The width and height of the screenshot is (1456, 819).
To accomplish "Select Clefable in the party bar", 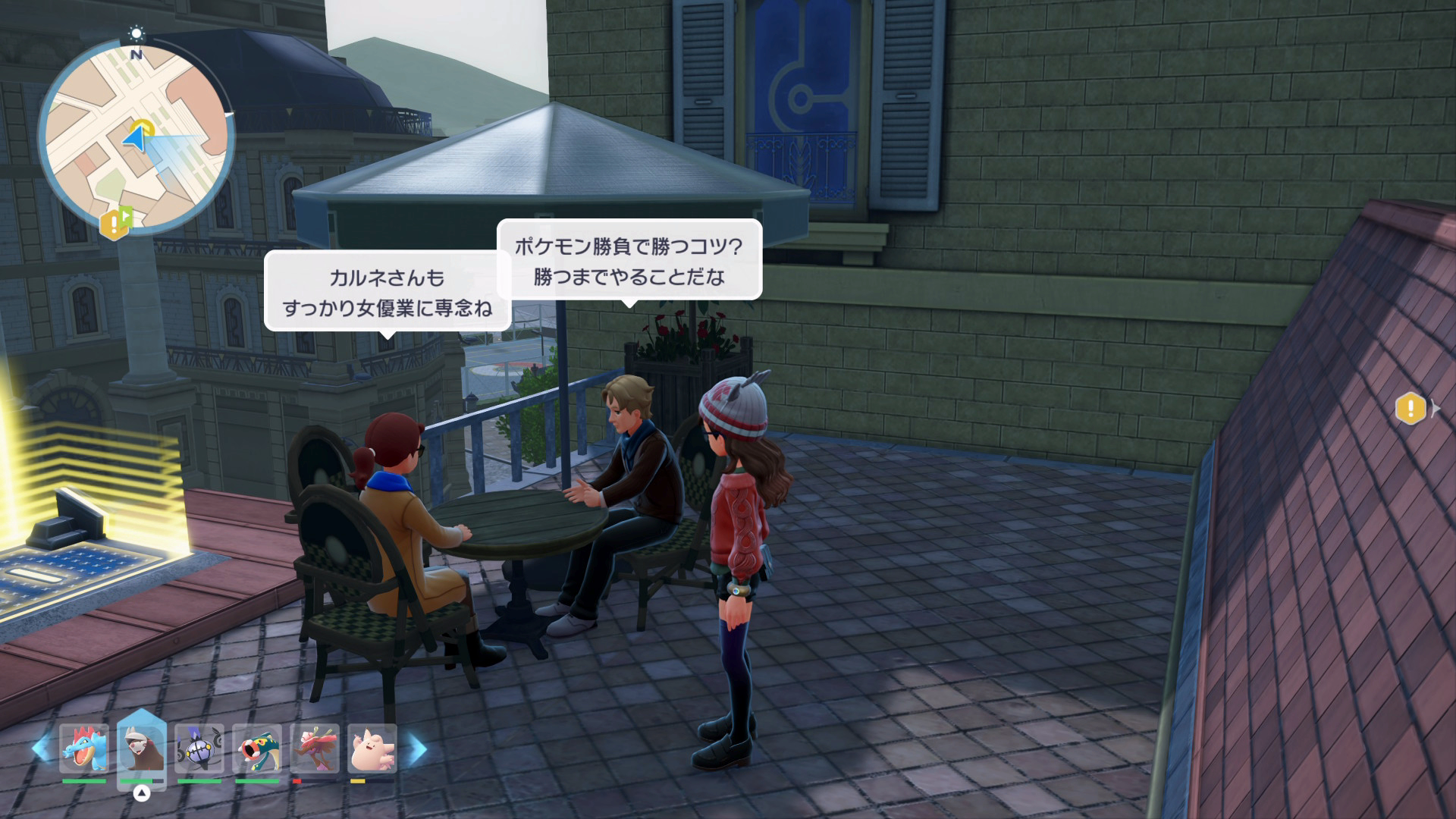I will click(x=372, y=747).
